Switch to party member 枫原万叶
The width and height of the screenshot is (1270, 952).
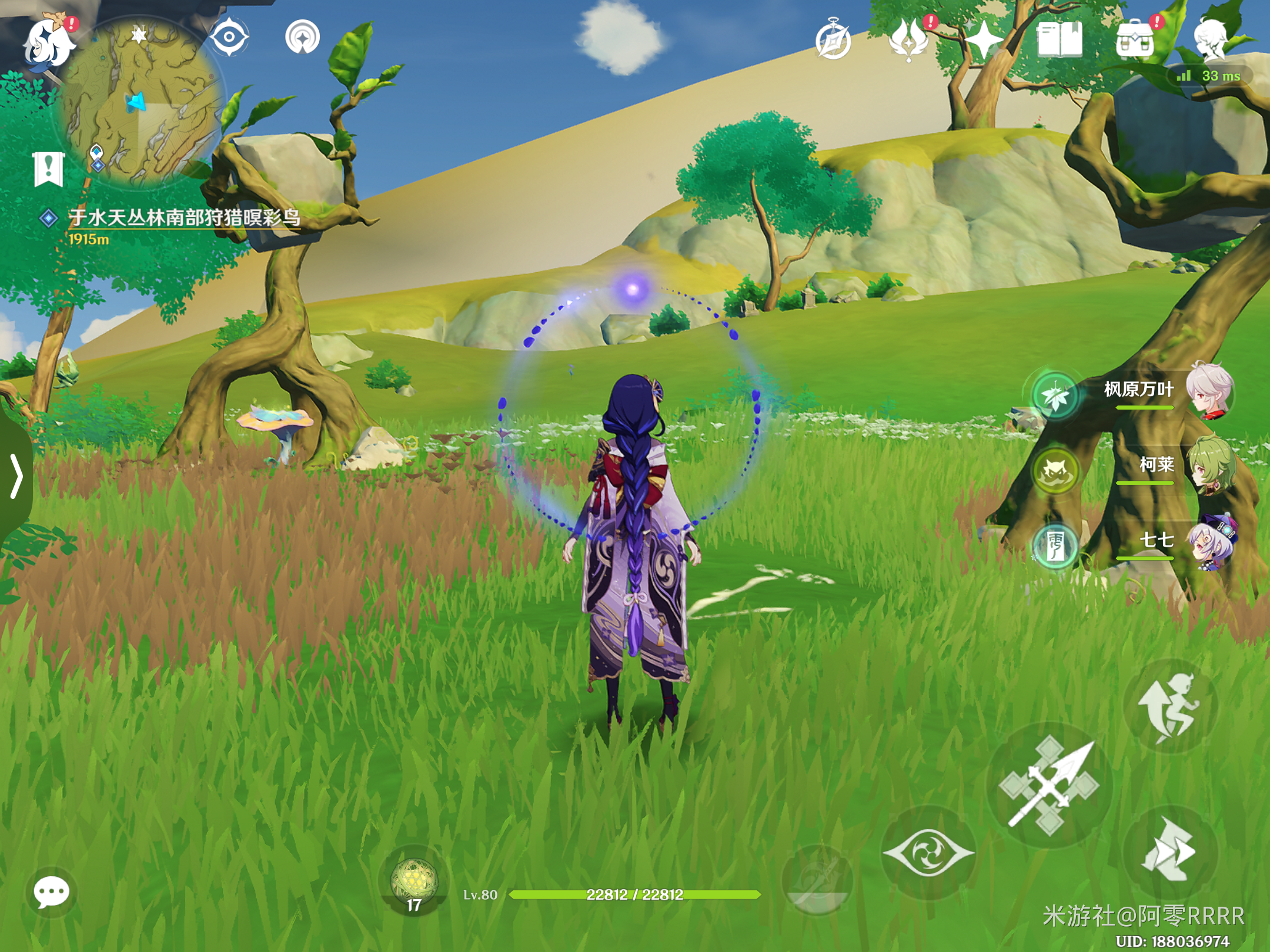tap(1209, 391)
